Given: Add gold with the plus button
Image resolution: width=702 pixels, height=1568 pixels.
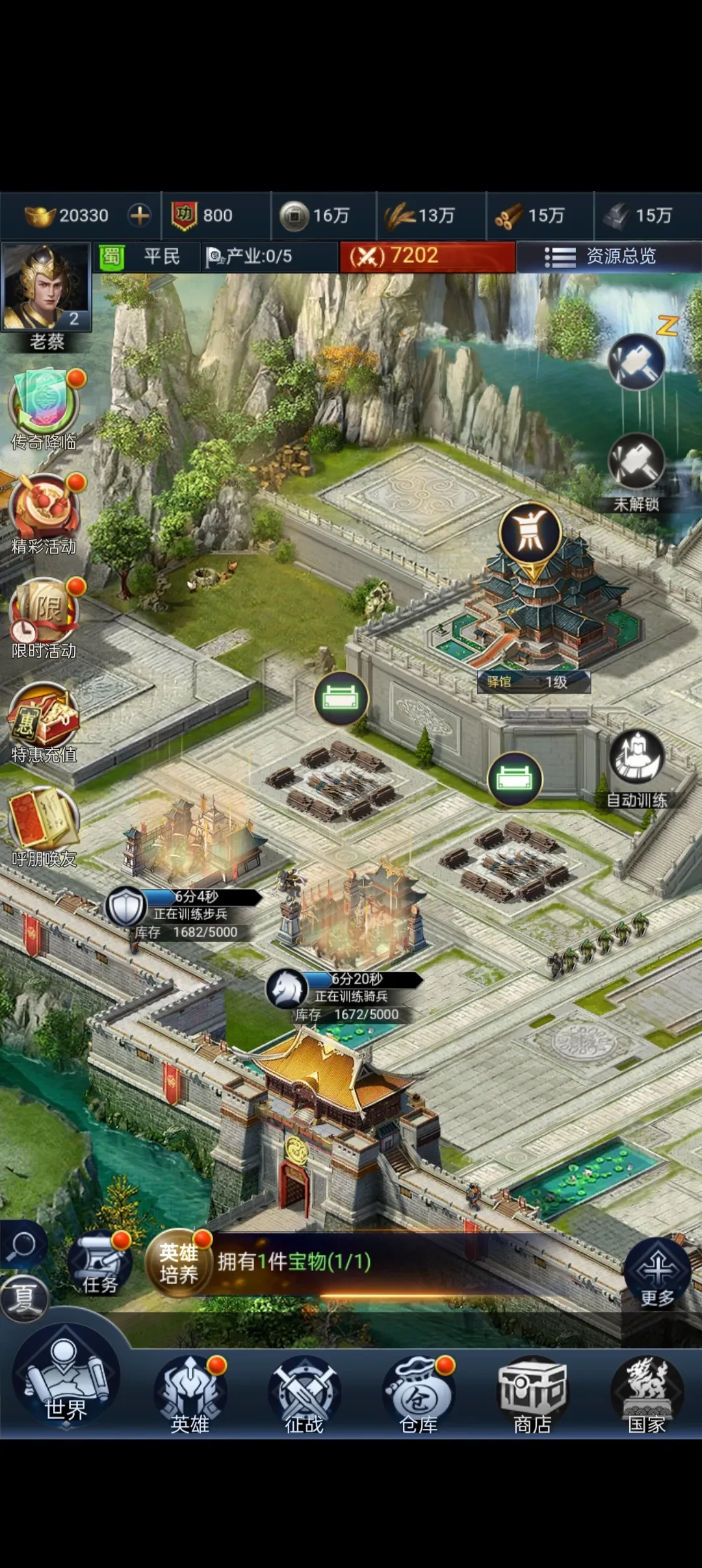Looking at the screenshot, I should [x=139, y=215].
